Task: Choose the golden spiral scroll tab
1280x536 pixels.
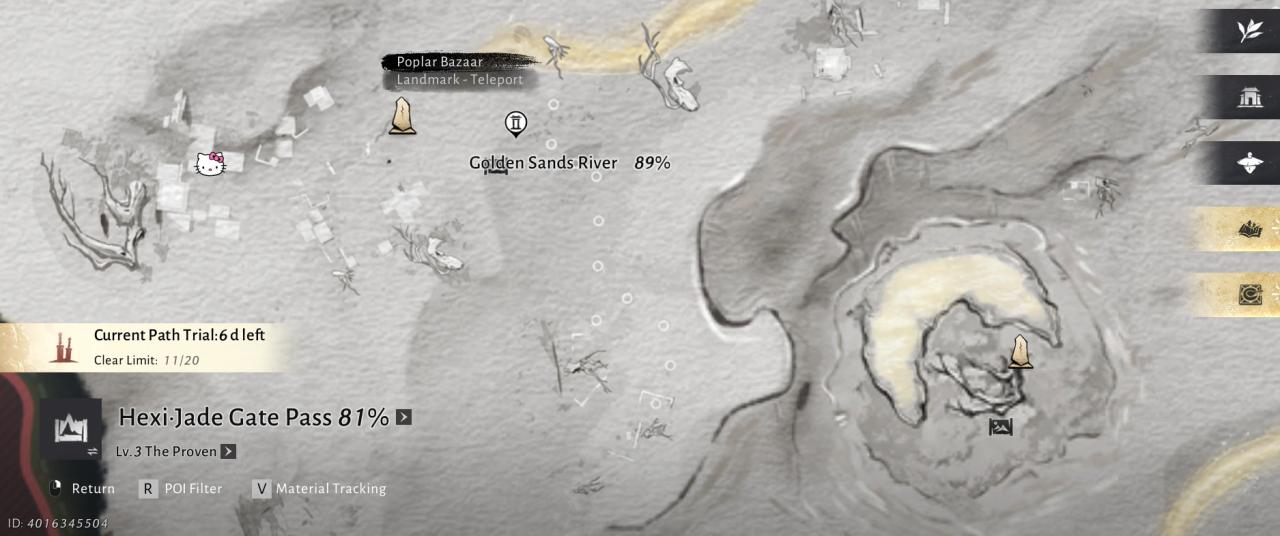Action: point(1249,295)
